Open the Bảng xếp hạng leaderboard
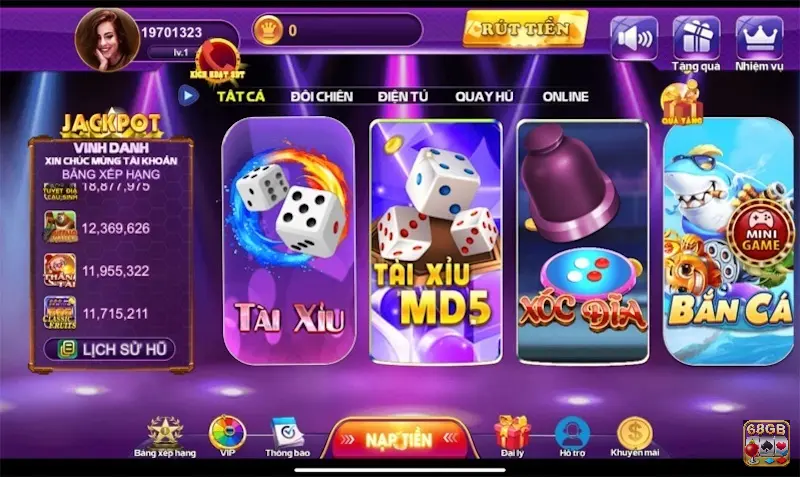The image size is (800, 477). click(165, 435)
